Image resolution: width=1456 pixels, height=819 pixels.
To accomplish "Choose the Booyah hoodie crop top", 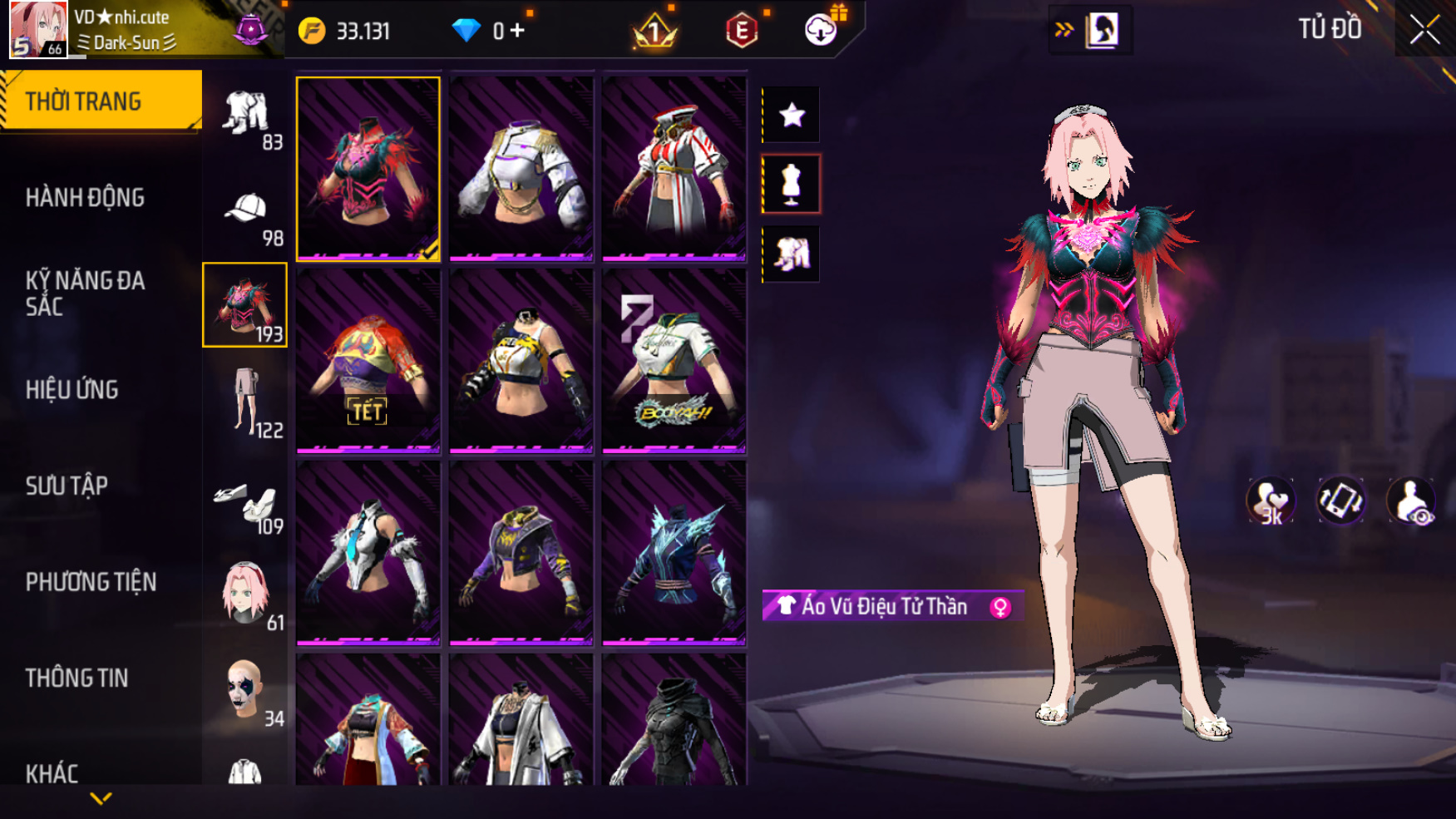I will (x=674, y=361).
